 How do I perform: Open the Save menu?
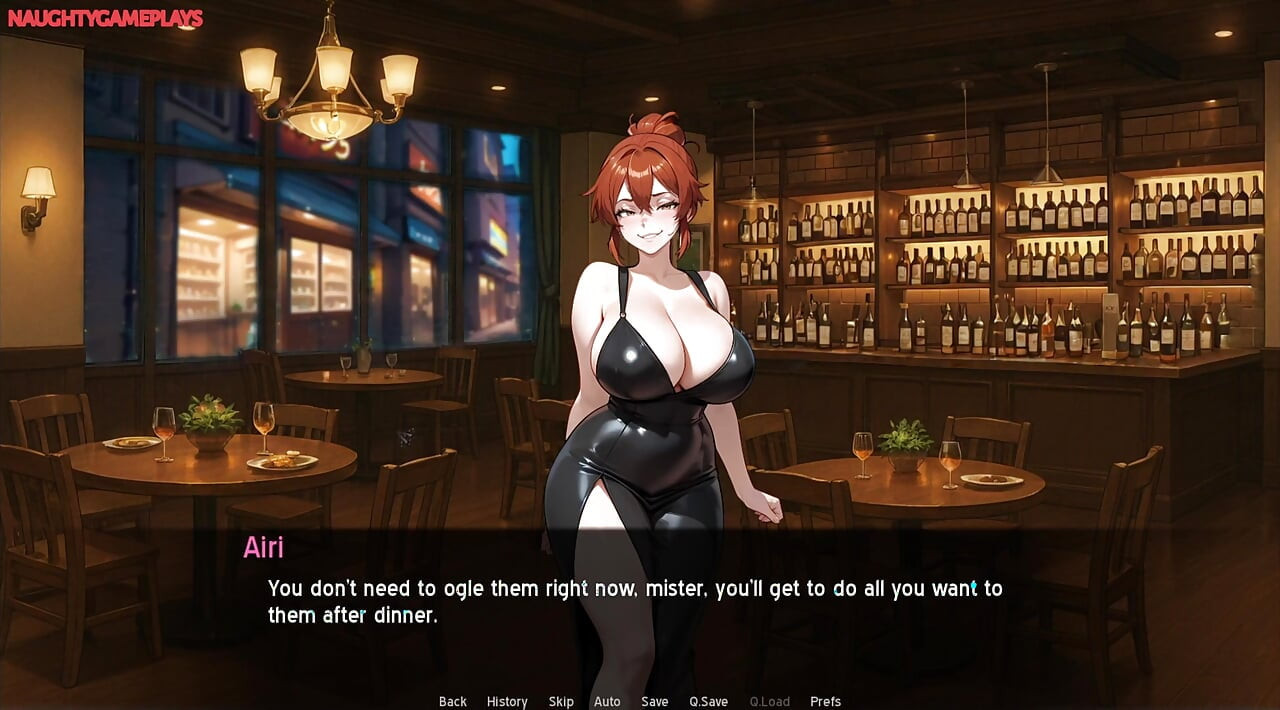(655, 701)
